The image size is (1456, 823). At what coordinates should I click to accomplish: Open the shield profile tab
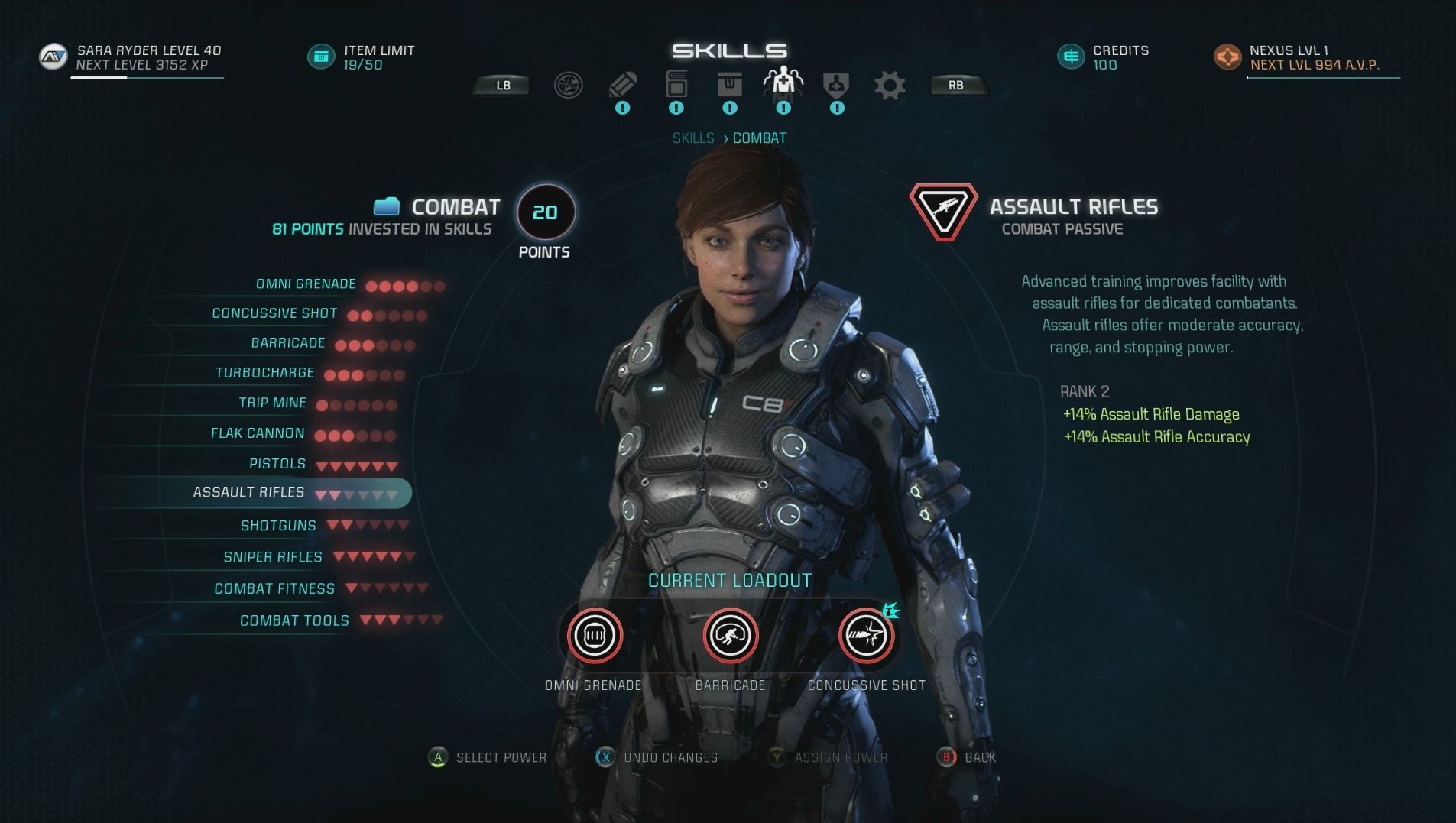[836, 84]
